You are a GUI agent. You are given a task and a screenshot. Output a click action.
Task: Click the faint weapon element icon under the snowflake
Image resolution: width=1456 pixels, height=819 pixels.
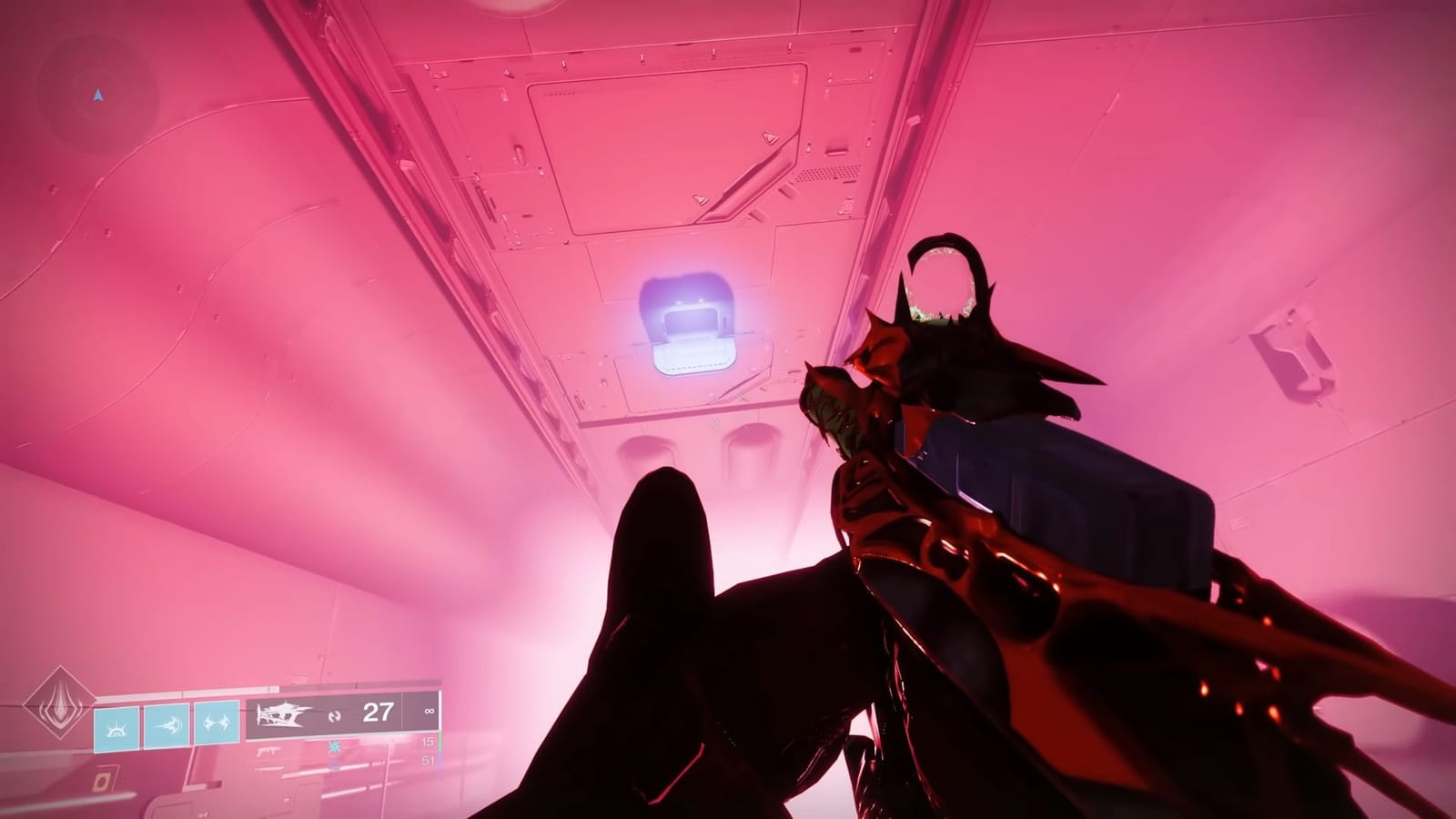[334, 765]
